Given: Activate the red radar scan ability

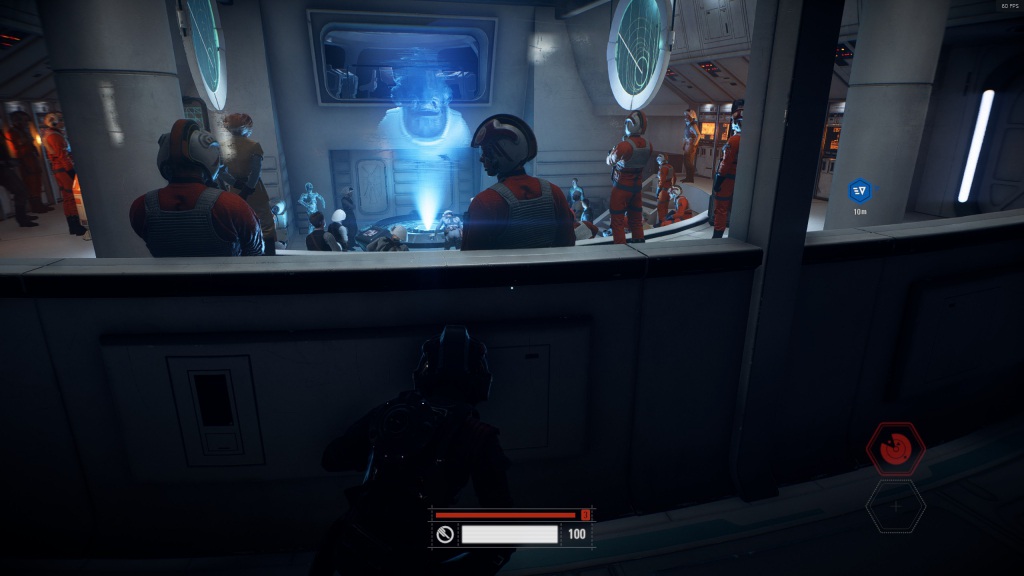Looking at the screenshot, I should click(895, 449).
